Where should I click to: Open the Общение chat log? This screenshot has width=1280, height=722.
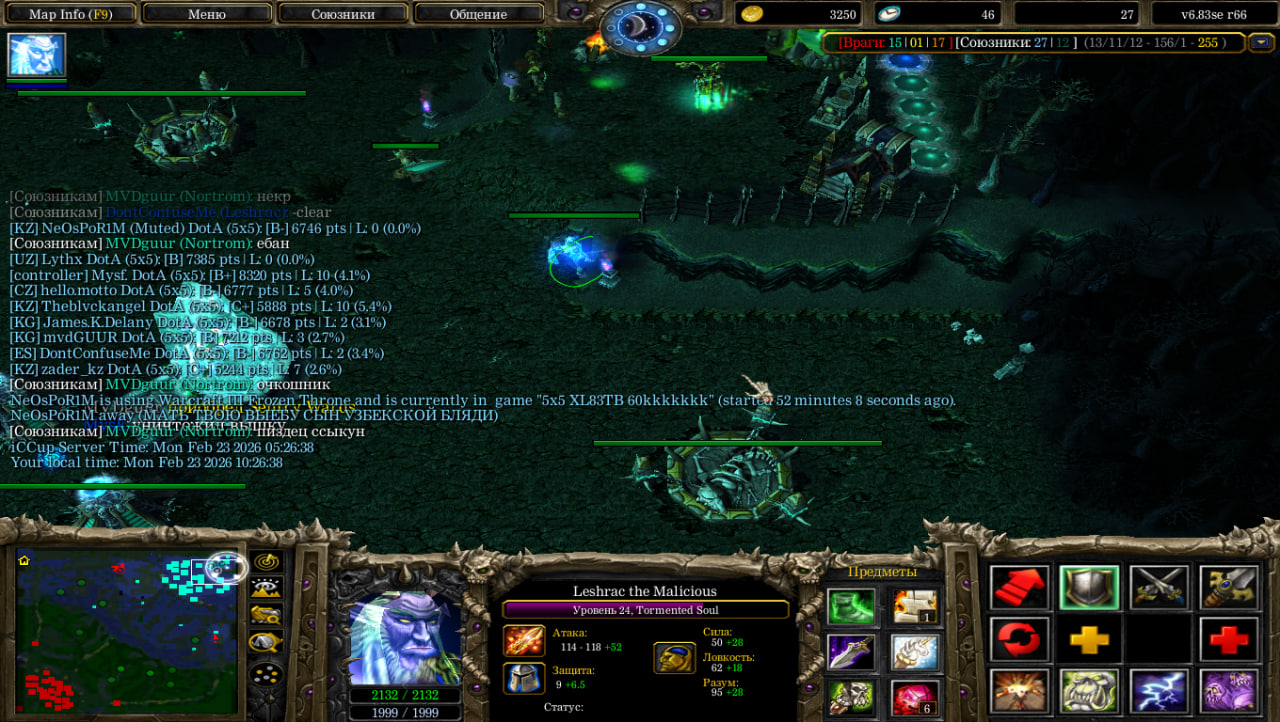click(478, 14)
